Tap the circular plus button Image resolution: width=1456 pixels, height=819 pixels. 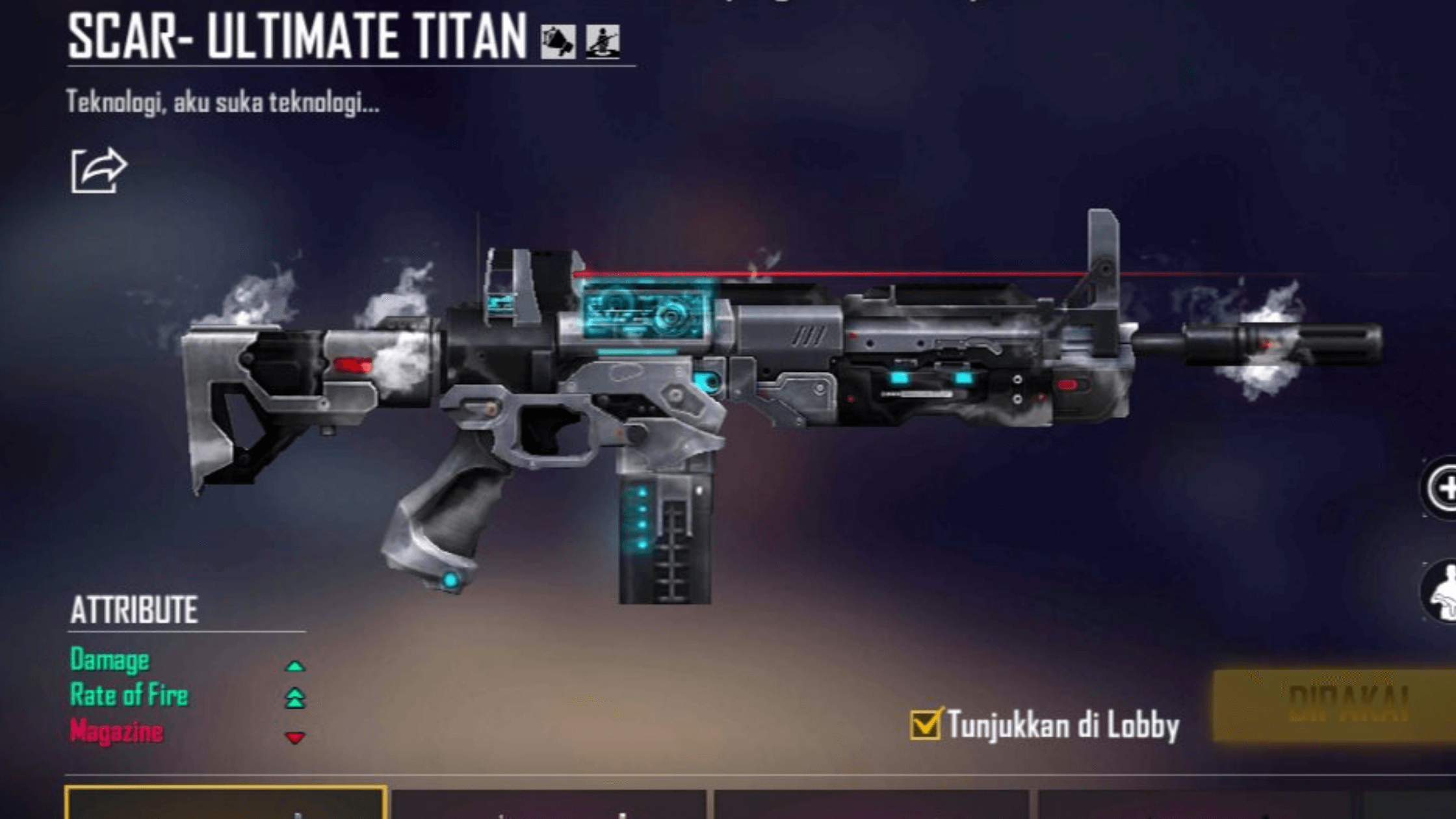tap(1444, 488)
